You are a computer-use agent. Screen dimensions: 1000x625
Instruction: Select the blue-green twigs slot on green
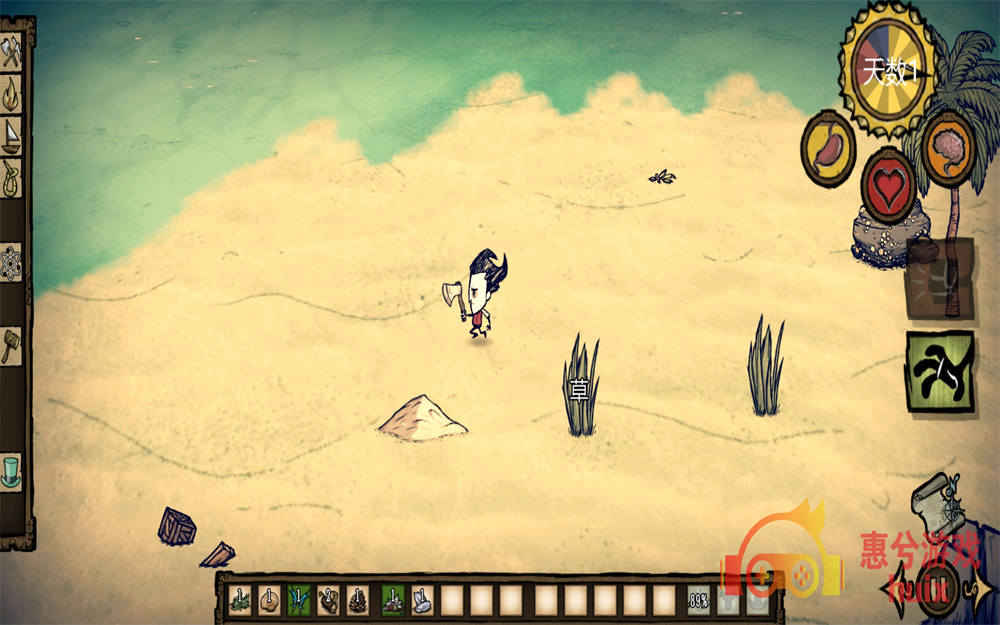298,600
